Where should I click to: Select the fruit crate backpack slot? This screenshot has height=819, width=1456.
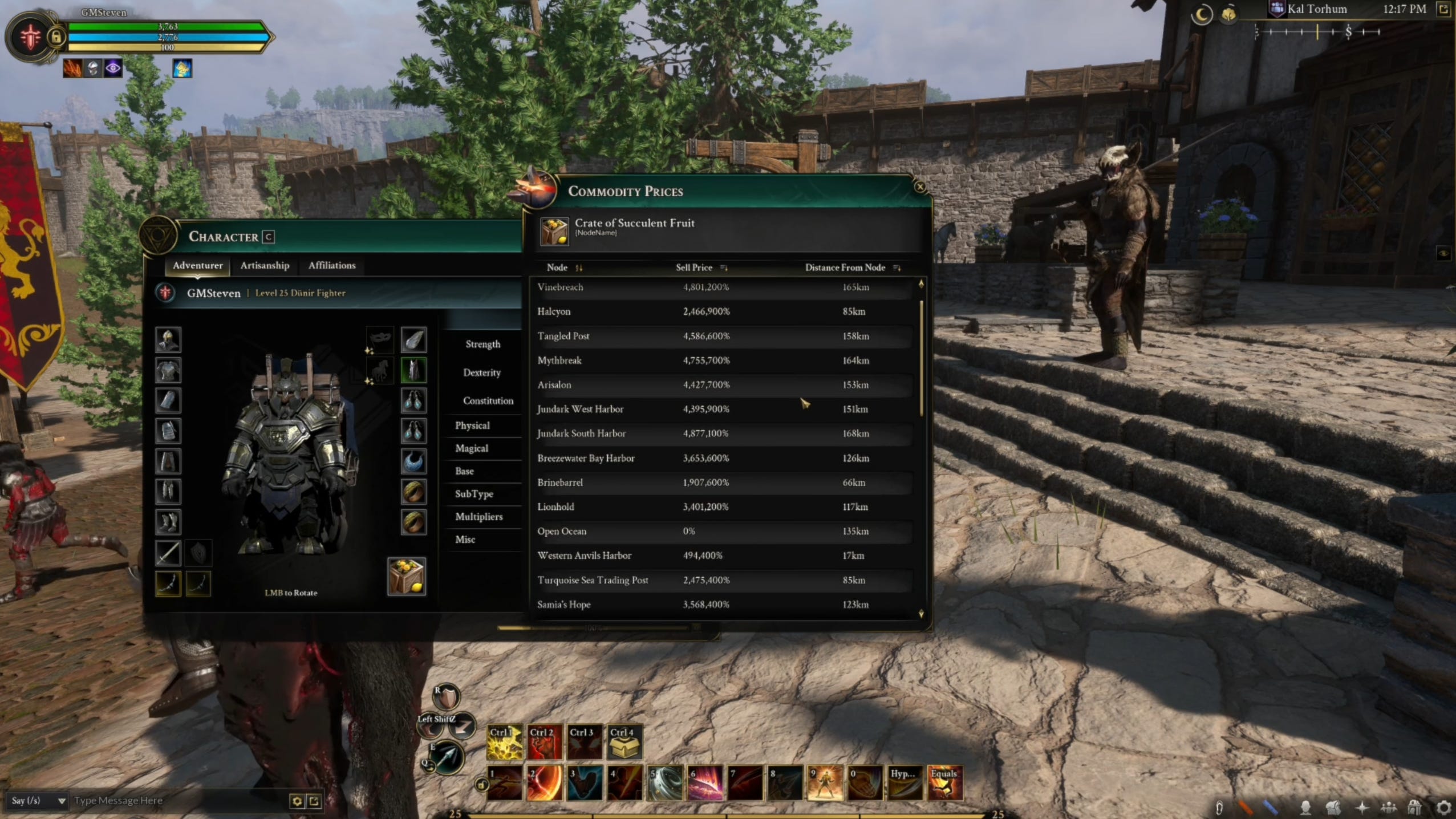[x=406, y=577]
